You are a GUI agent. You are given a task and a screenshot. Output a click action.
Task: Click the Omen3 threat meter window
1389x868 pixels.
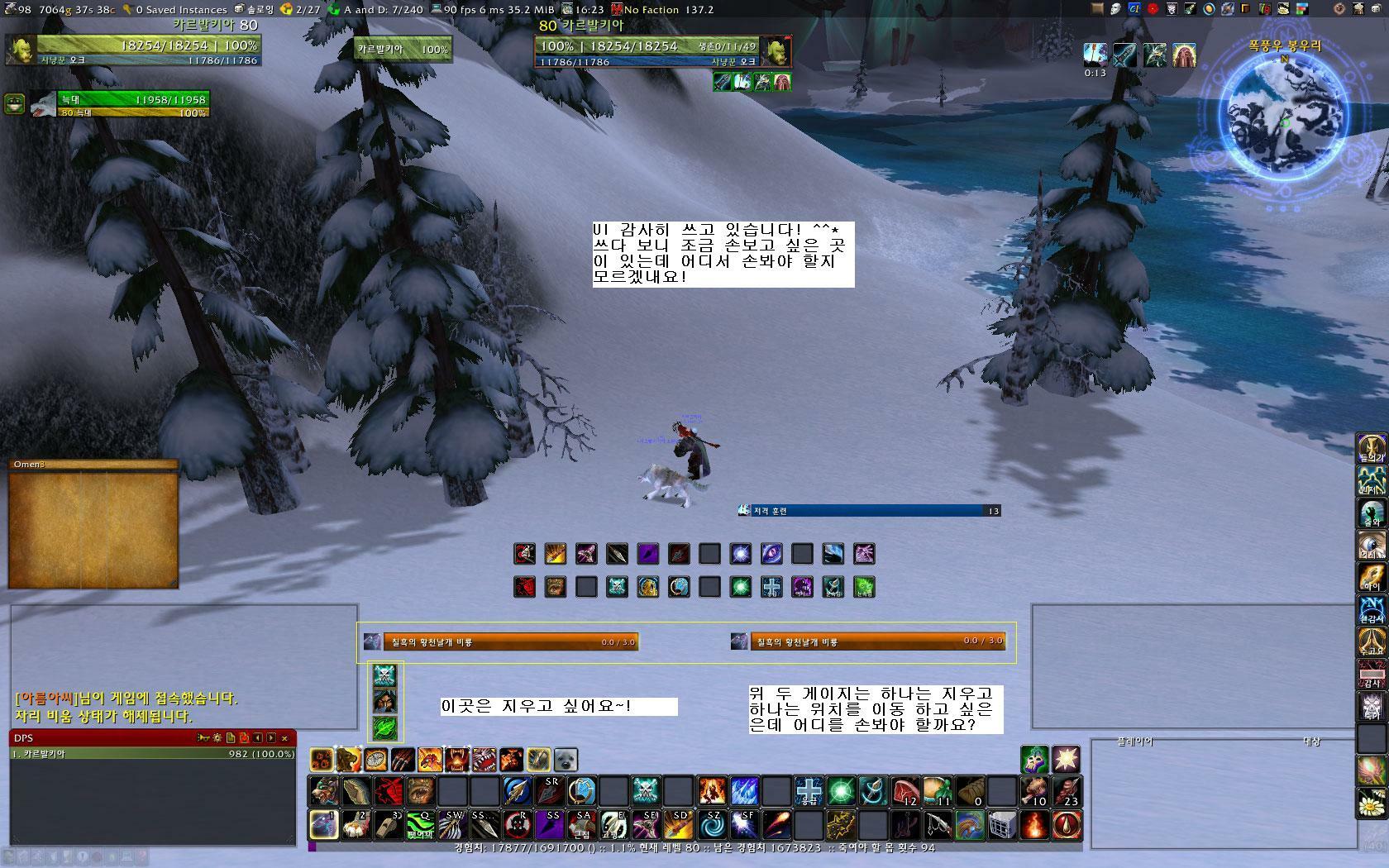(x=93, y=523)
